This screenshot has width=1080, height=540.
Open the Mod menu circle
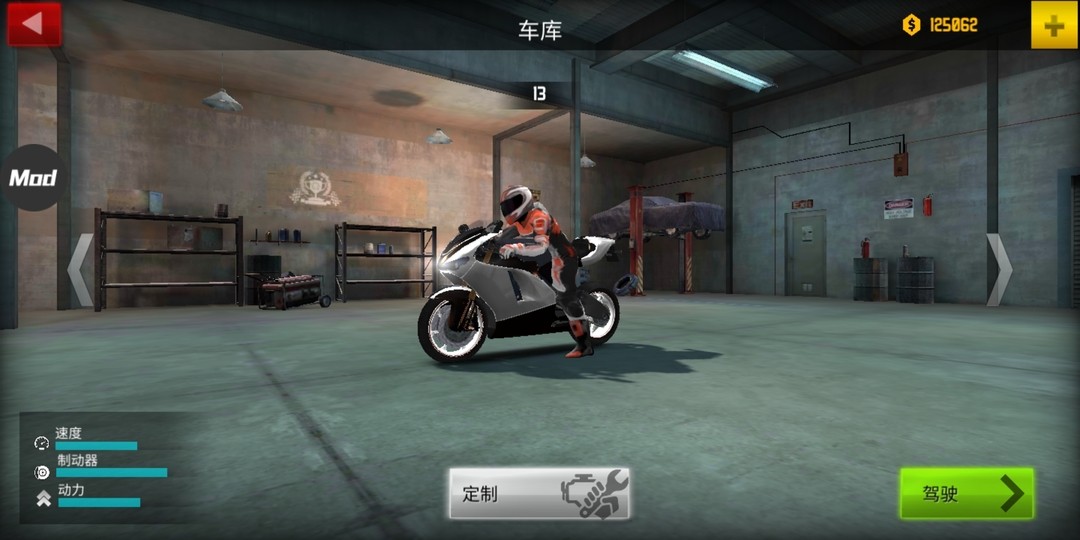33,178
